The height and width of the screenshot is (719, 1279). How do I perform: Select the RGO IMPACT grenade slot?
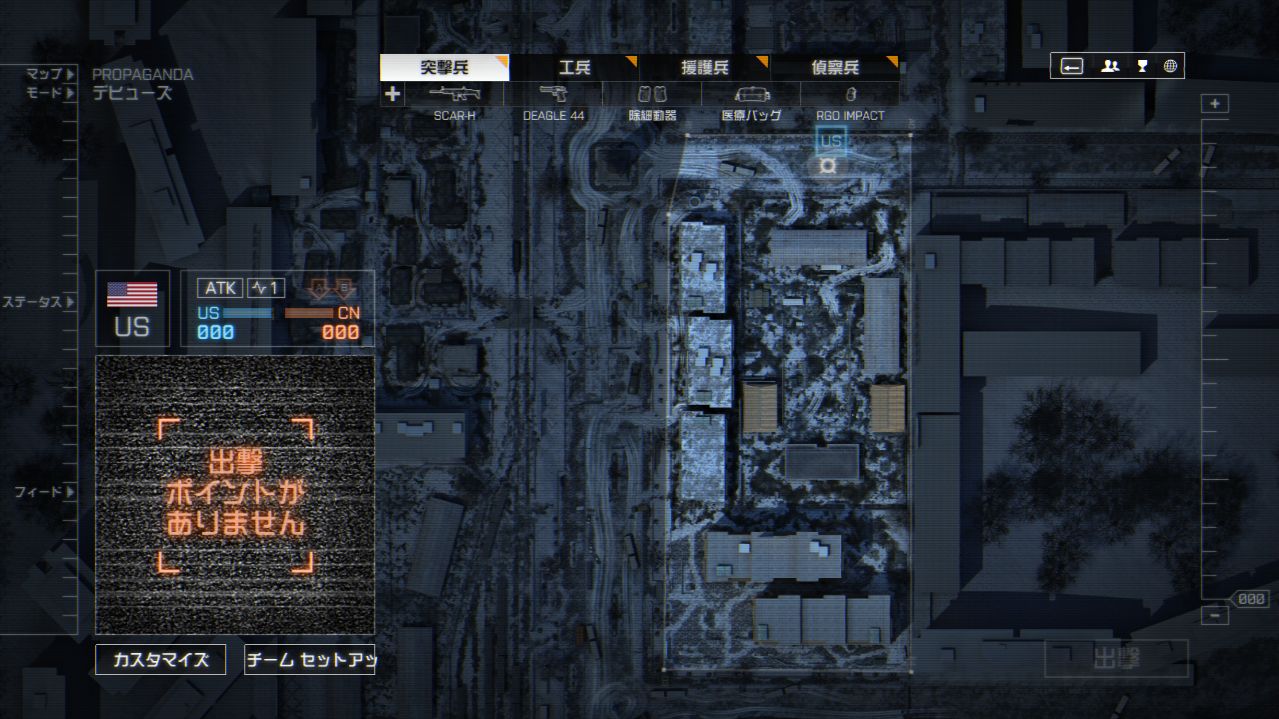tap(850, 95)
